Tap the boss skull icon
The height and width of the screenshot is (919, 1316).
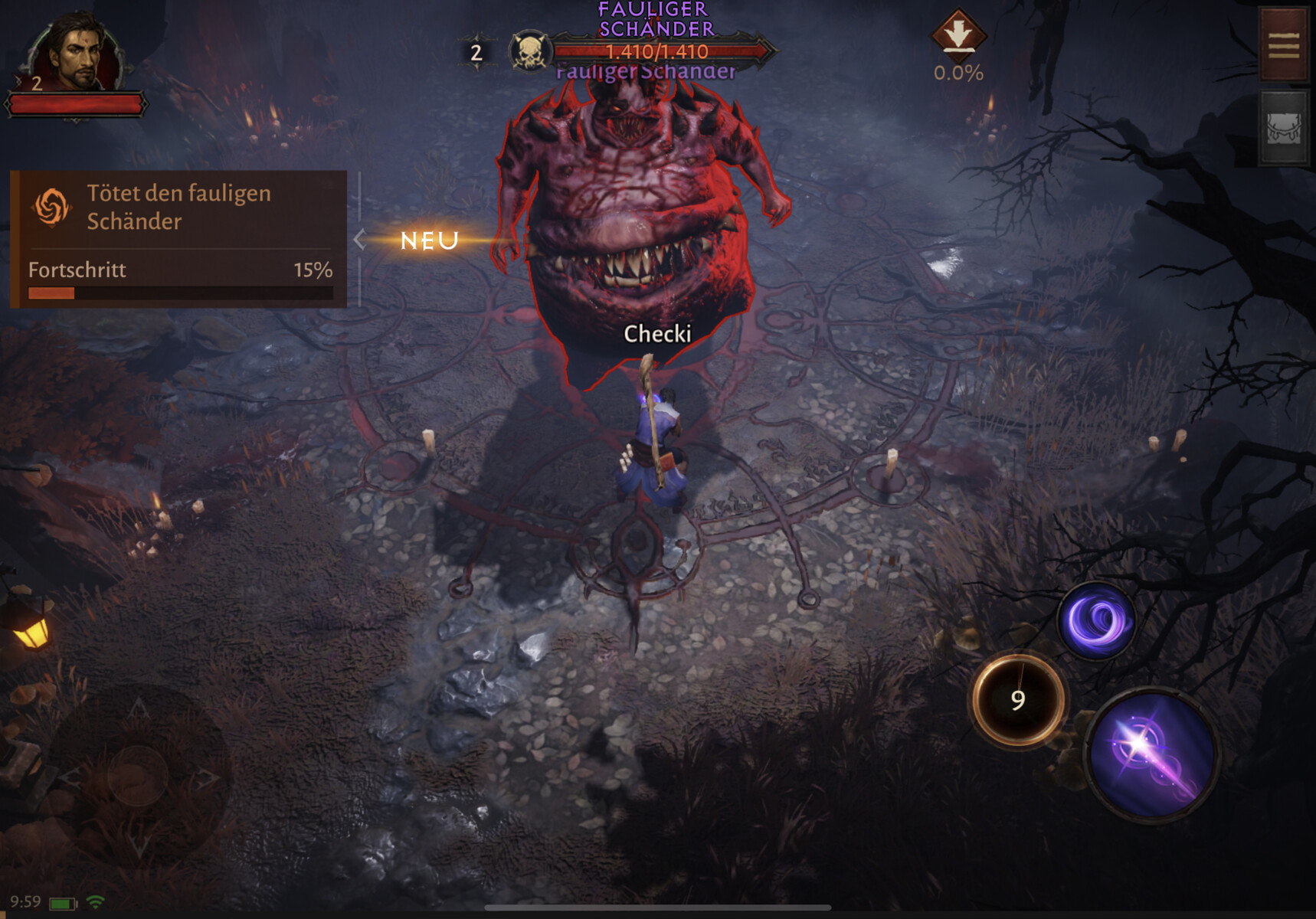[x=529, y=52]
